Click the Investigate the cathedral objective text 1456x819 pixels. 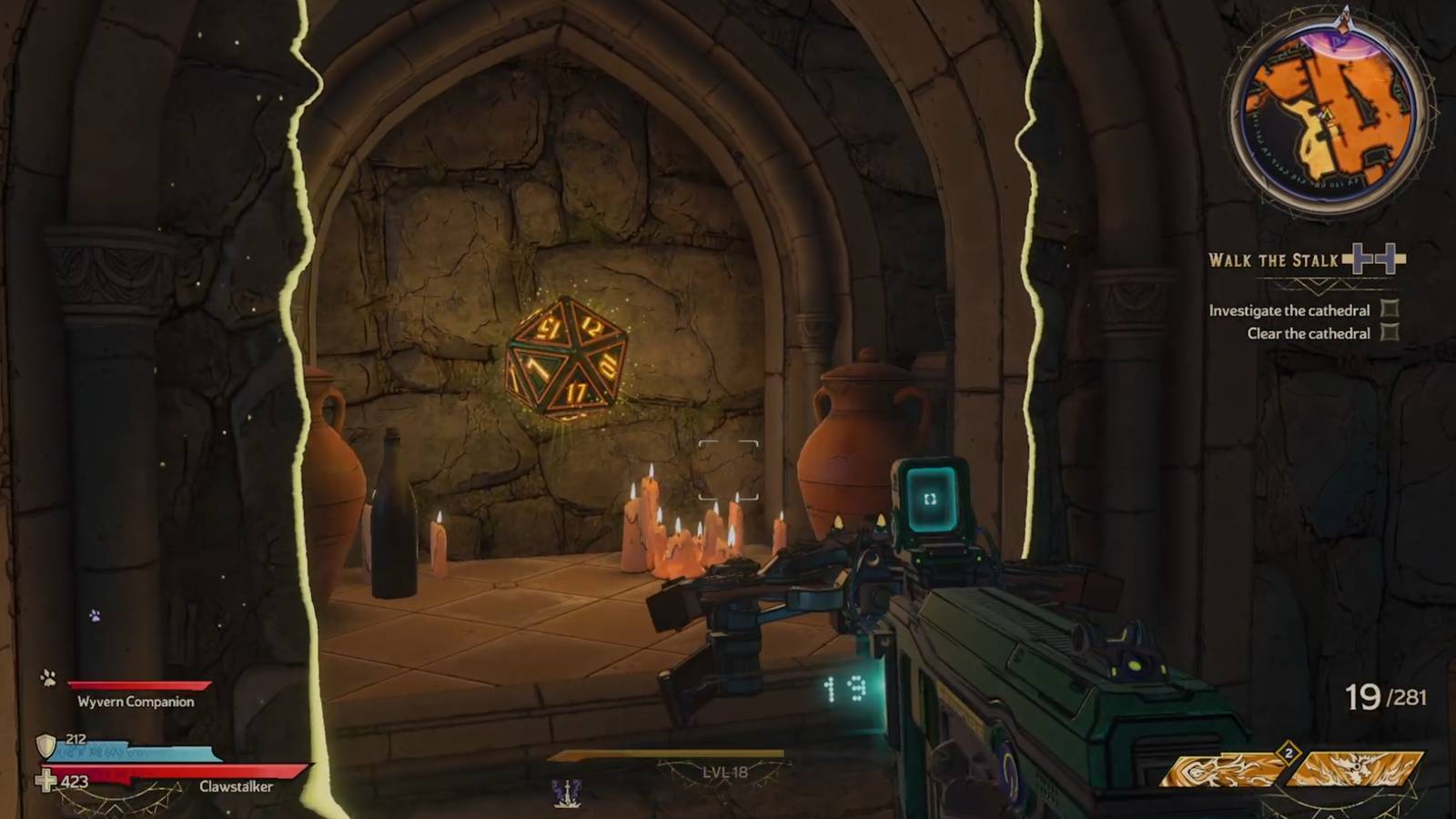[1289, 310]
